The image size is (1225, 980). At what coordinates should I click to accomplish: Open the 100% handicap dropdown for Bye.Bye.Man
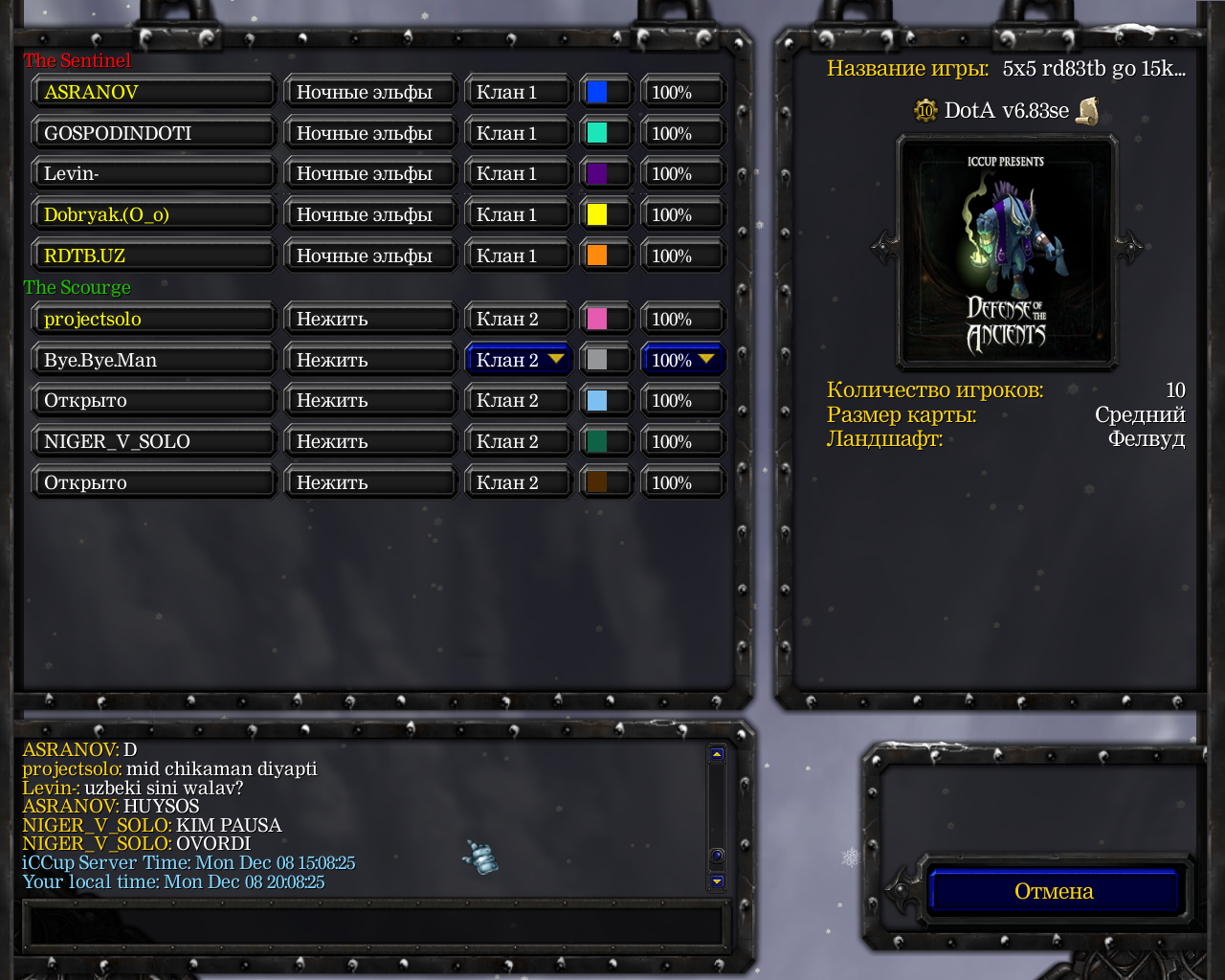682,360
